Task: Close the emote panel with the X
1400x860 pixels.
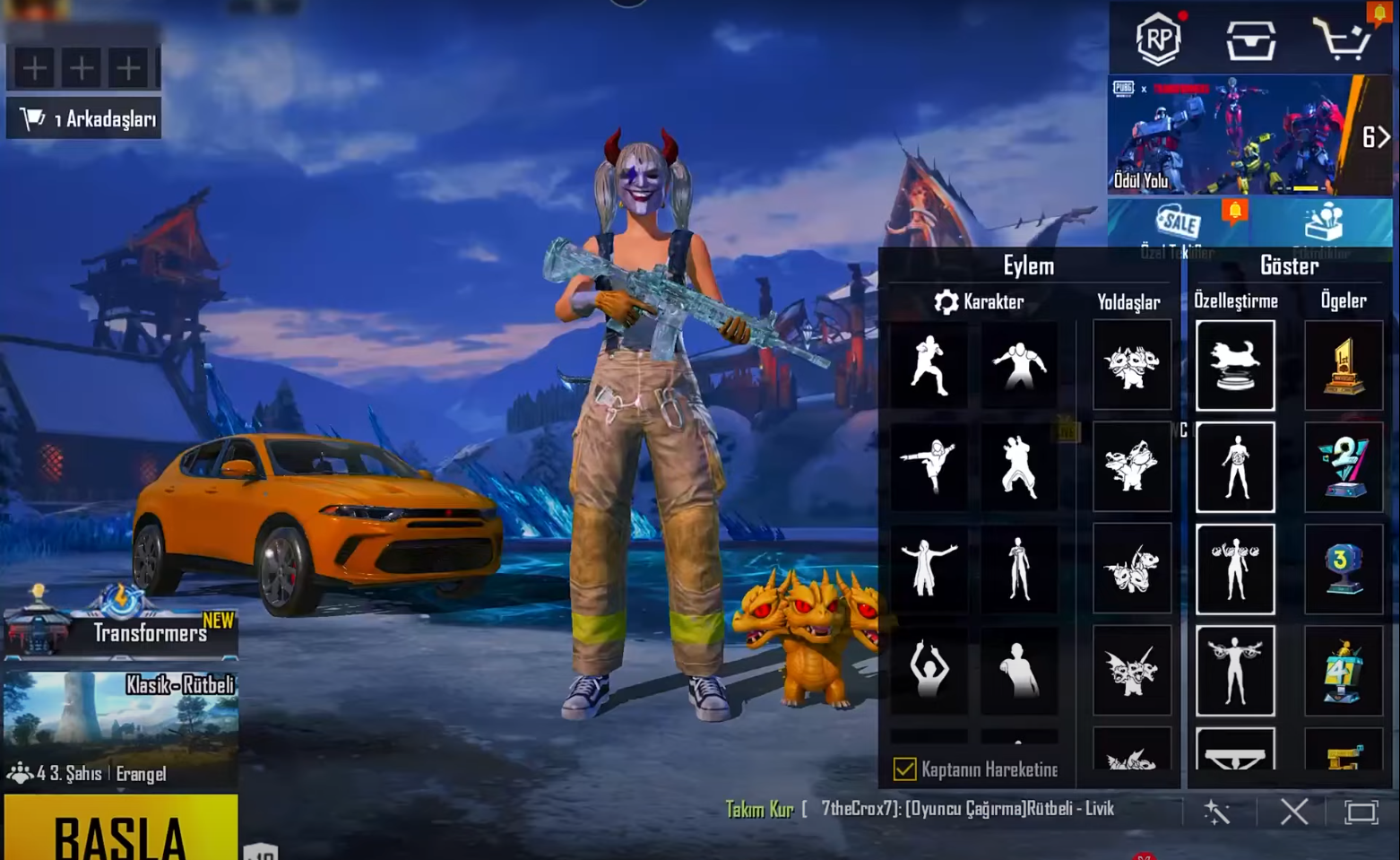Action: 1293,812
